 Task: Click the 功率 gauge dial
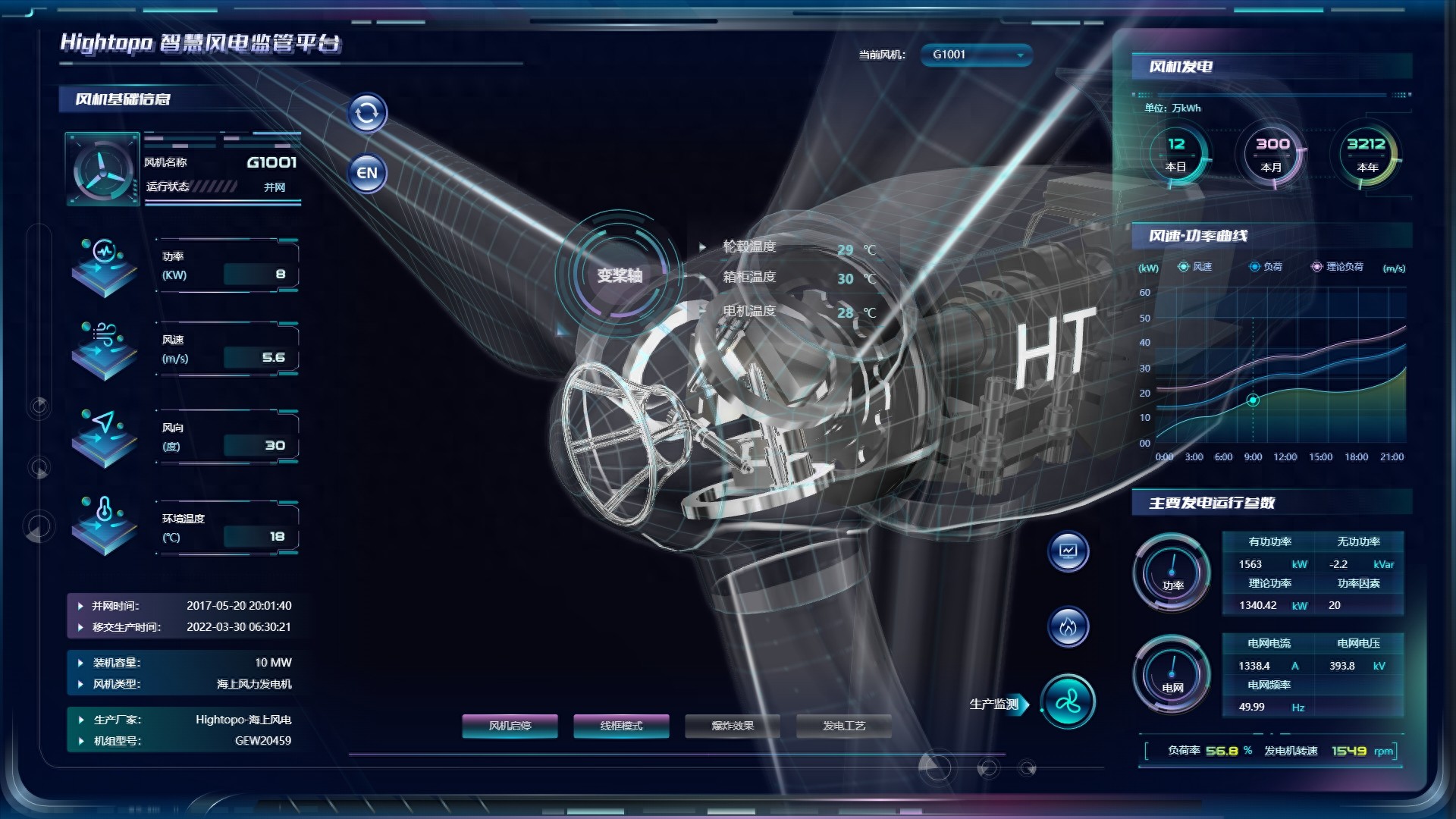pyautogui.click(x=1172, y=573)
